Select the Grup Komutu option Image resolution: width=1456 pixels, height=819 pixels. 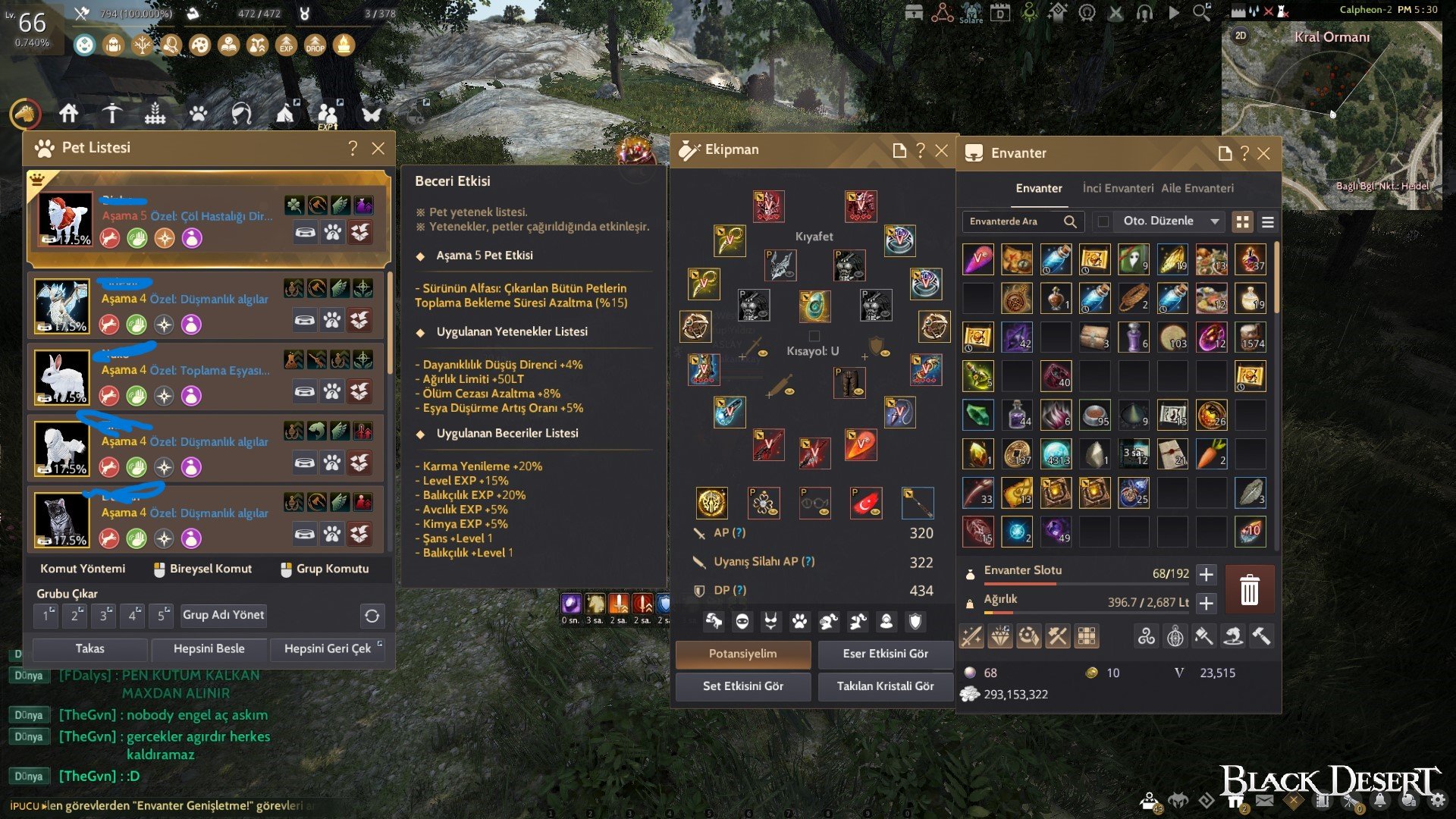(x=325, y=569)
